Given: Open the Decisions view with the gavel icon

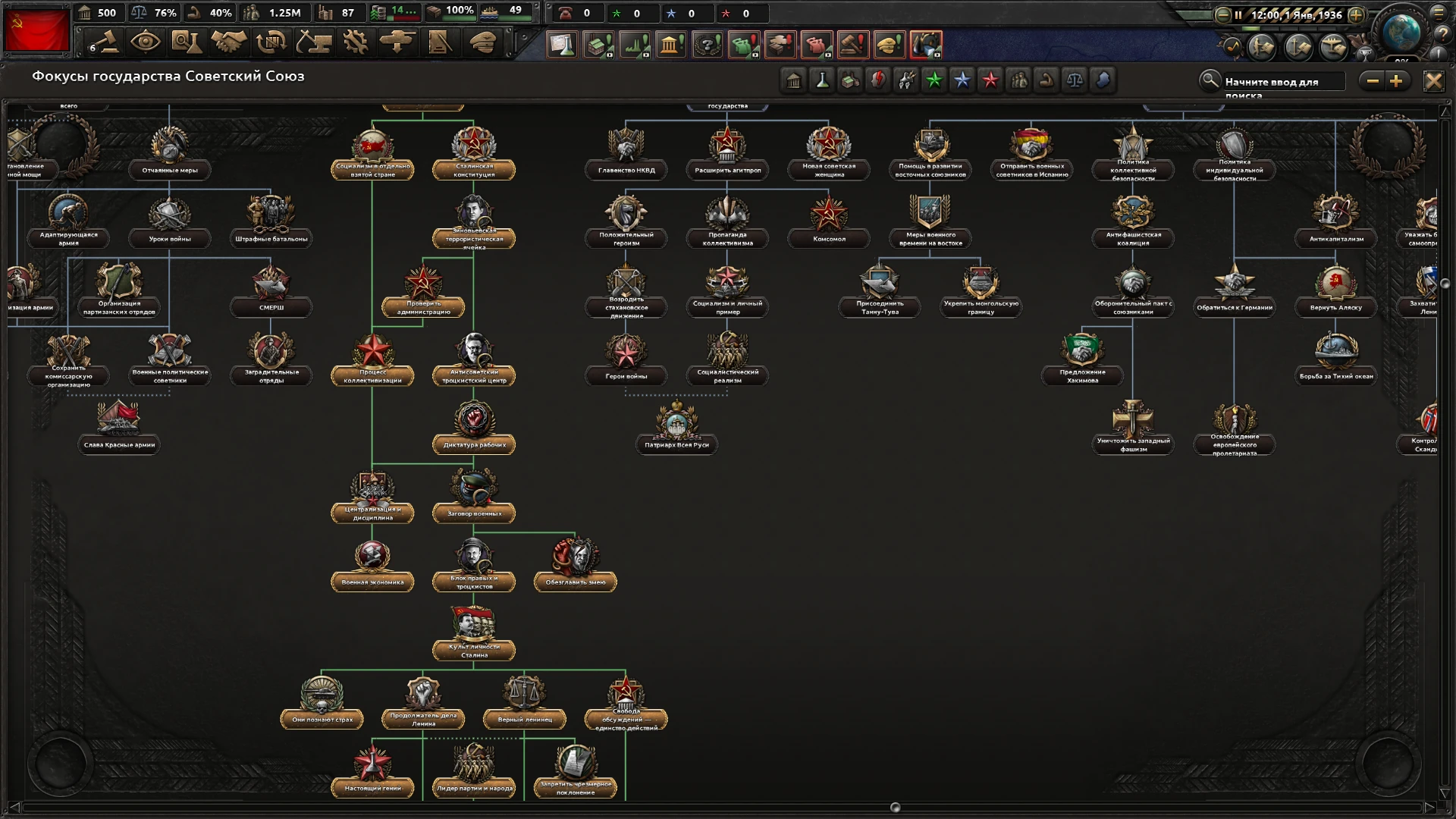Looking at the screenshot, I should (104, 43).
